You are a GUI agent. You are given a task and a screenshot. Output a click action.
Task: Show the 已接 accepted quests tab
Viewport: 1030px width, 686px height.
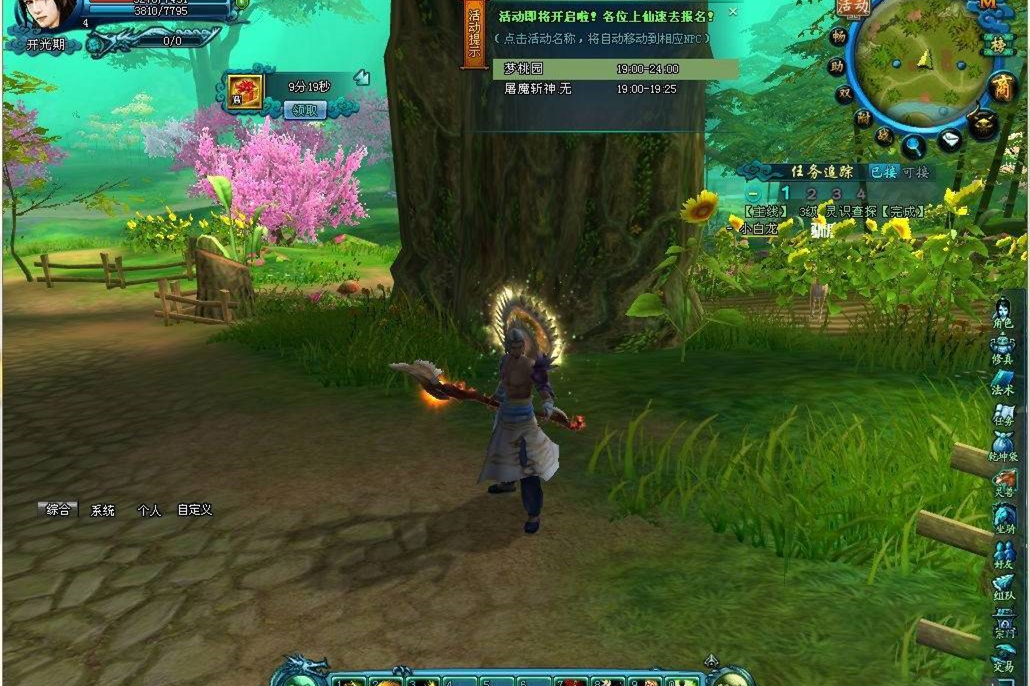[x=882, y=172]
